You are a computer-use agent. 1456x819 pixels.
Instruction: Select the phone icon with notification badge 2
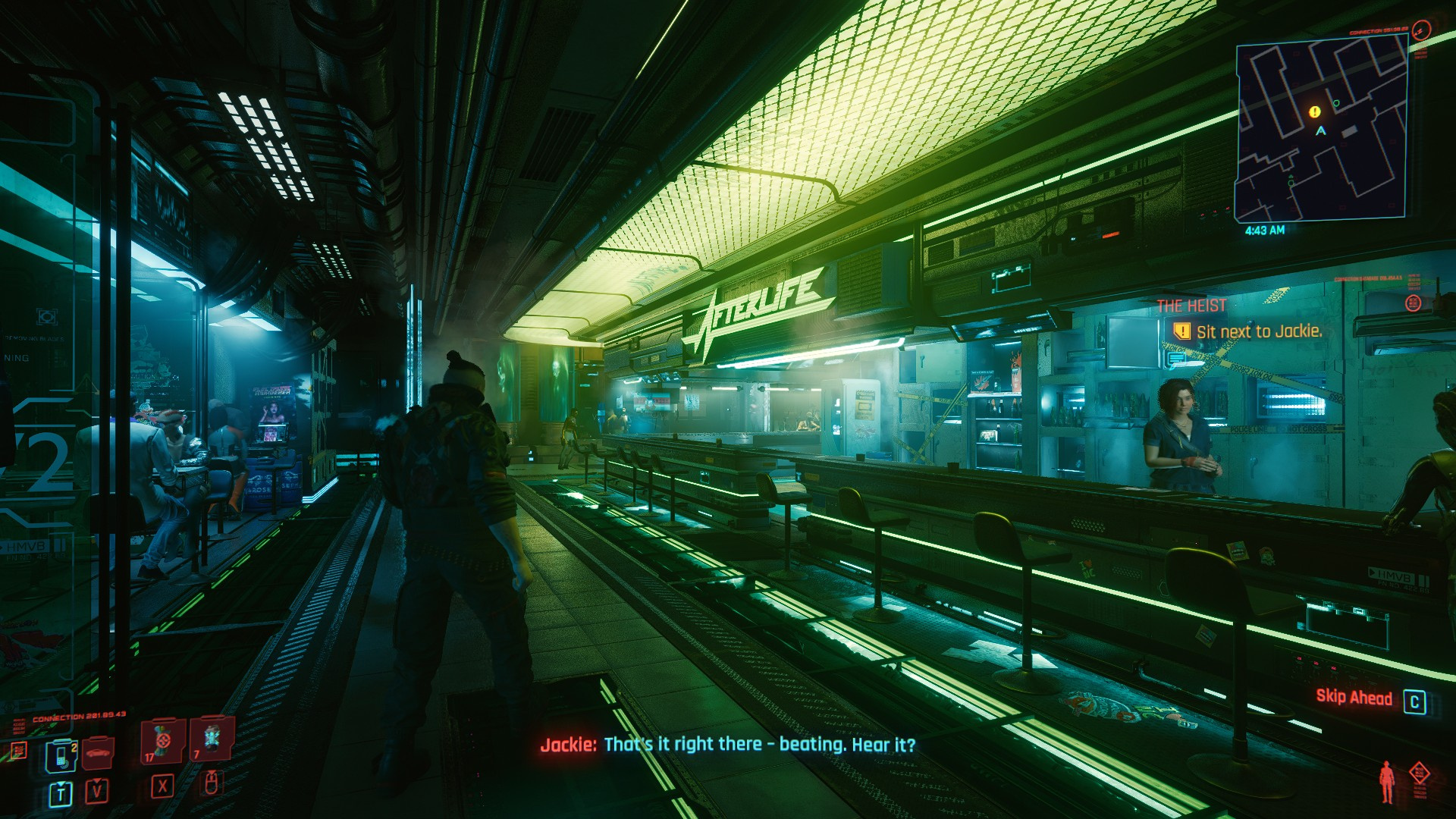pyautogui.click(x=61, y=757)
